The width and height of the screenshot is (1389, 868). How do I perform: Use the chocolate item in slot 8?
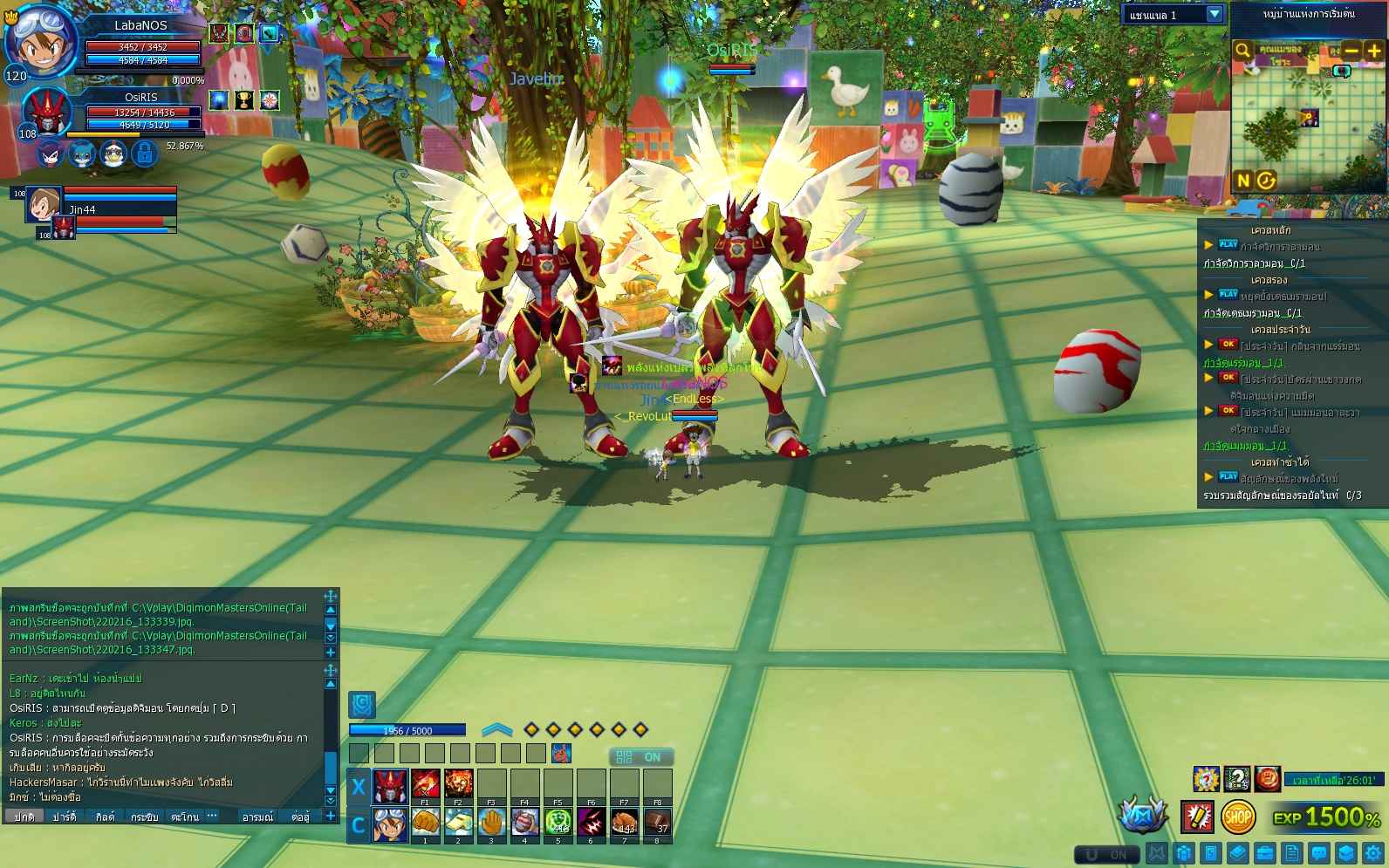[x=657, y=823]
